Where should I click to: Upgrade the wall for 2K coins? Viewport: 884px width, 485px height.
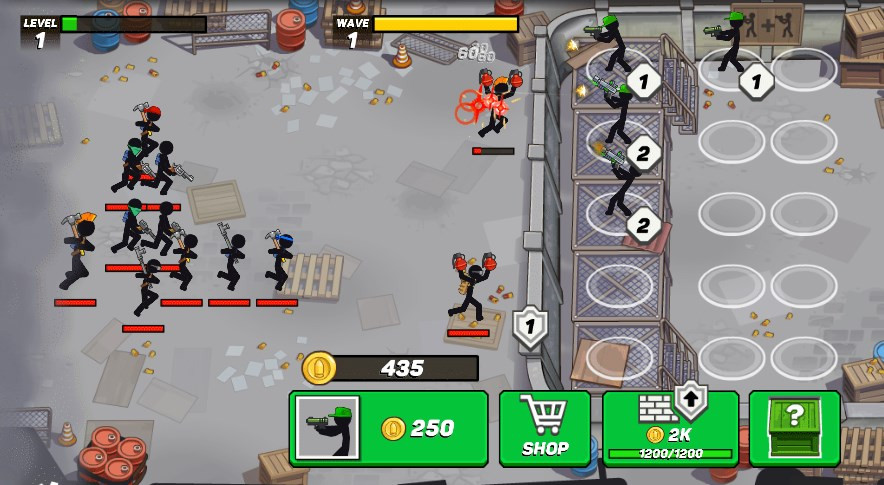671,428
